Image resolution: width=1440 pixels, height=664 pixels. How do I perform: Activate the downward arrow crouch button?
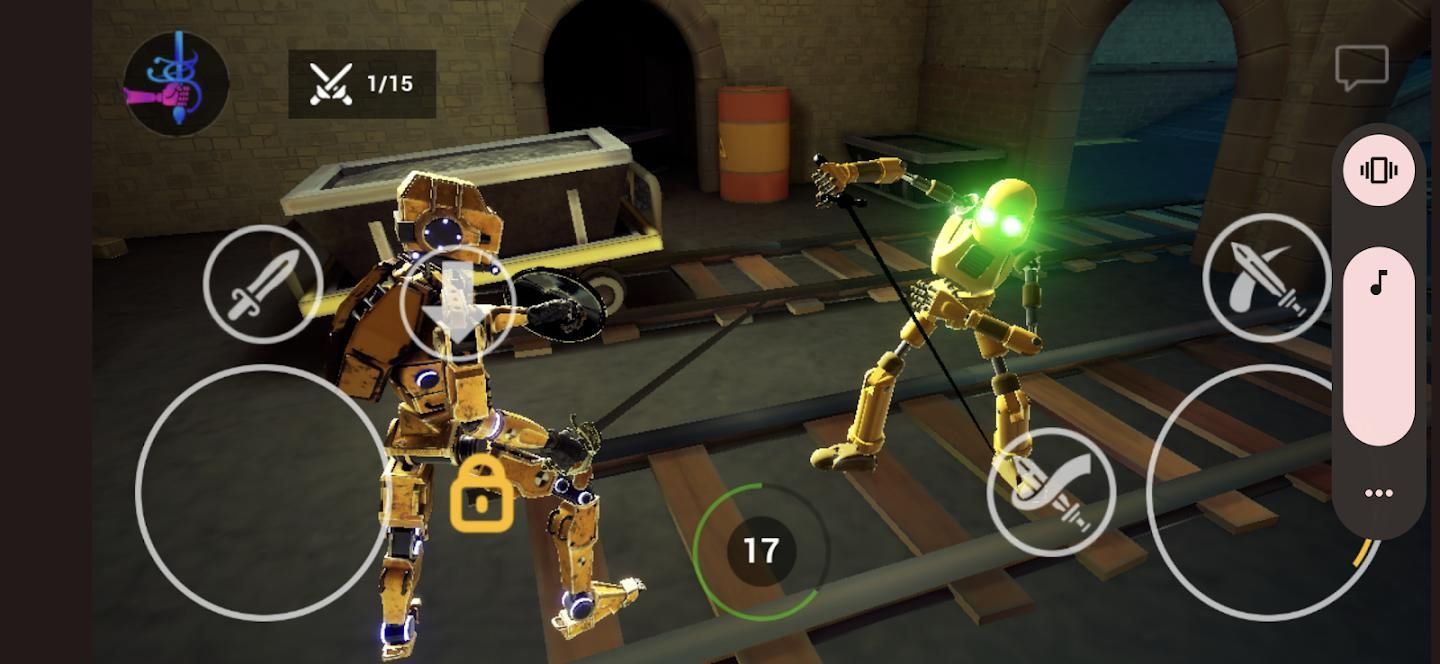[458, 304]
